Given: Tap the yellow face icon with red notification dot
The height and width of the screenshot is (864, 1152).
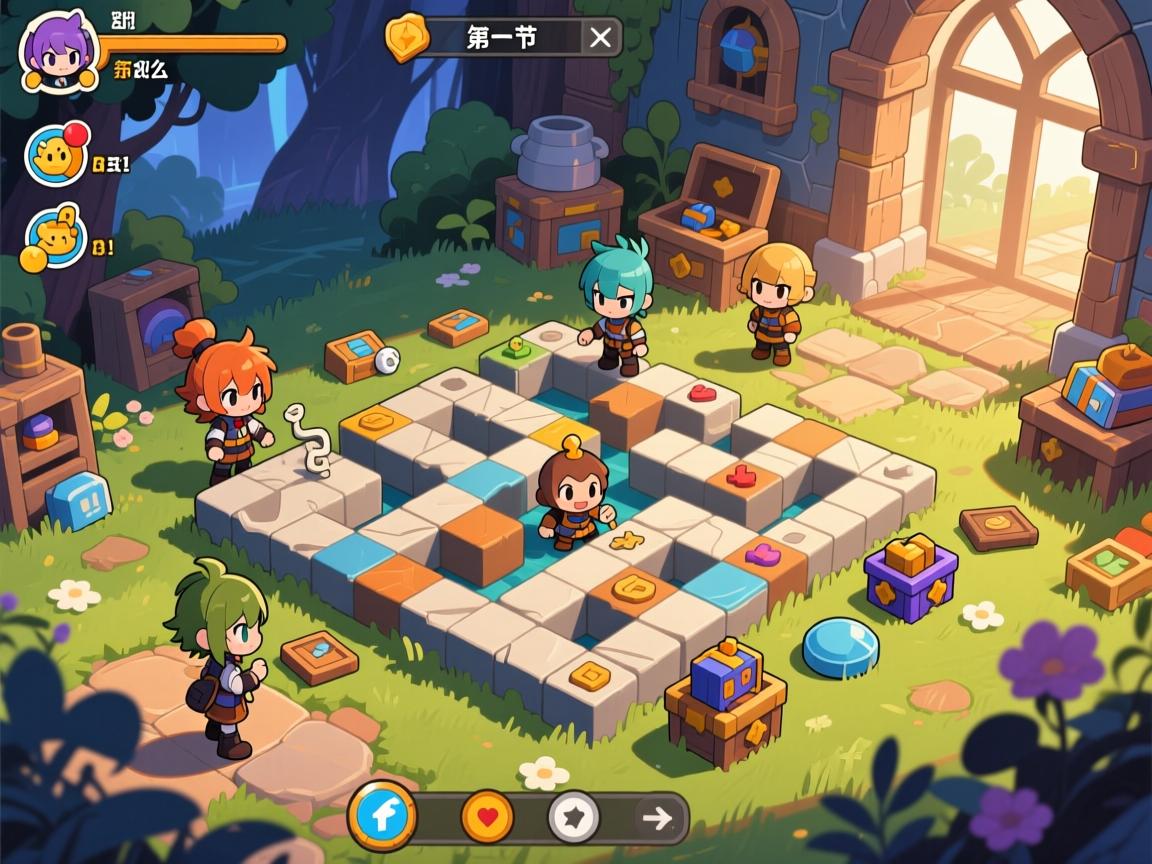Looking at the screenshot, I should click(x=56, y=157).
